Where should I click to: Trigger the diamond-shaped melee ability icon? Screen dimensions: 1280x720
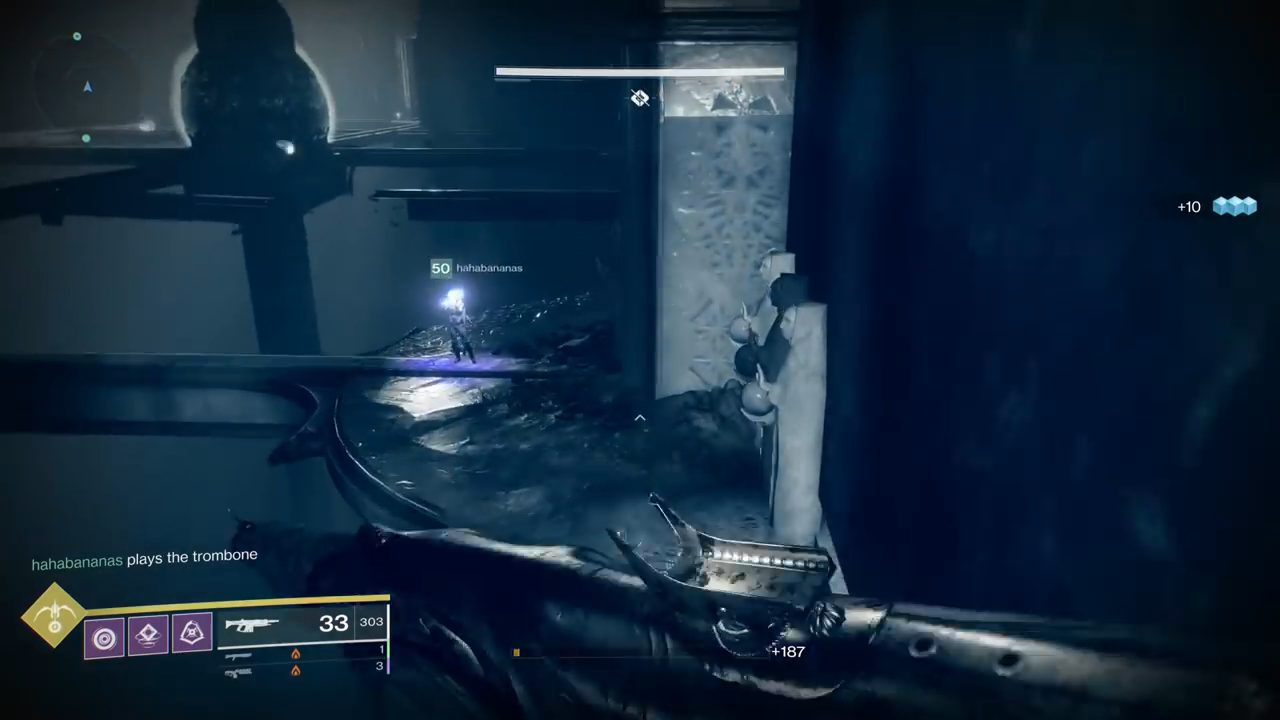148,635
